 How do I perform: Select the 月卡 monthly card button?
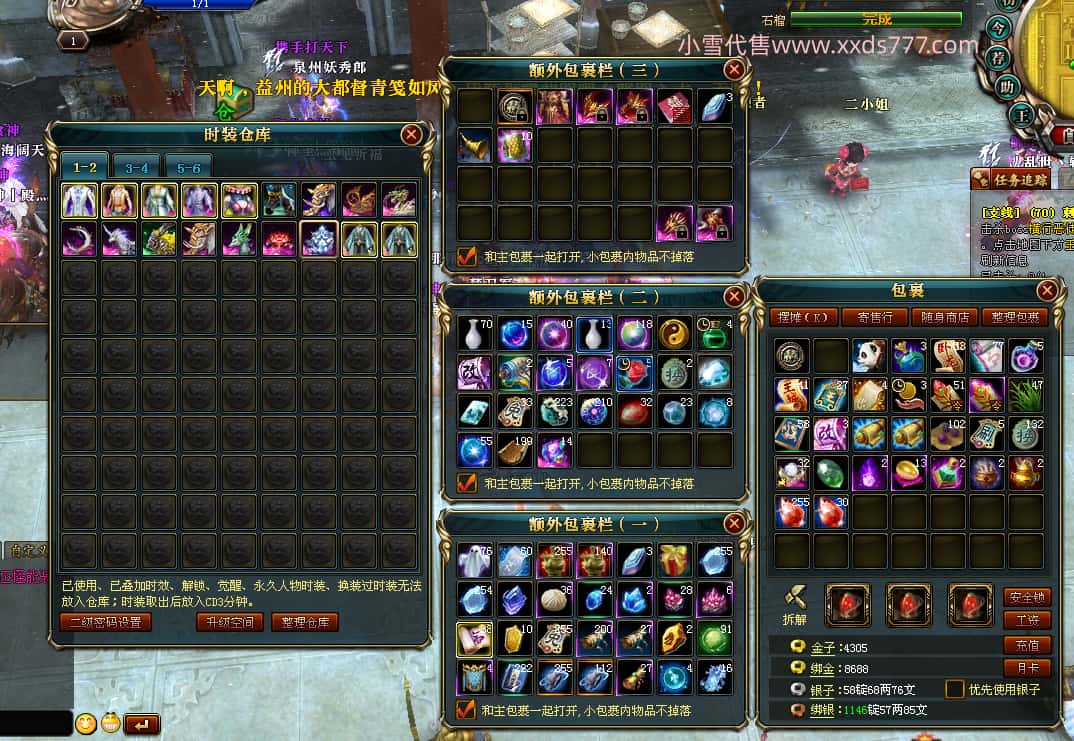[1027, 667]
